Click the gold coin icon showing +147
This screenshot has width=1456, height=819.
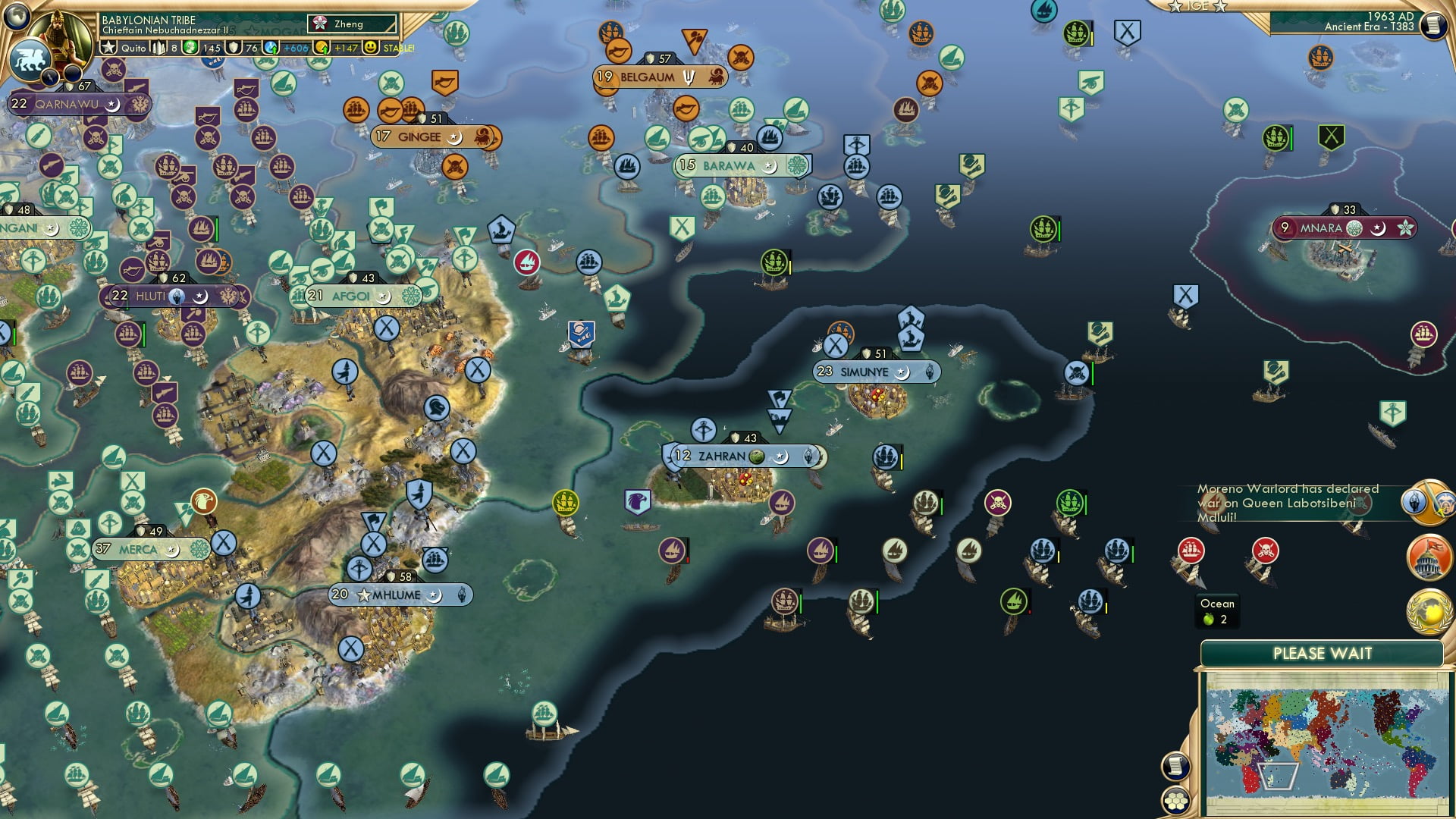[x=320, y=48]
